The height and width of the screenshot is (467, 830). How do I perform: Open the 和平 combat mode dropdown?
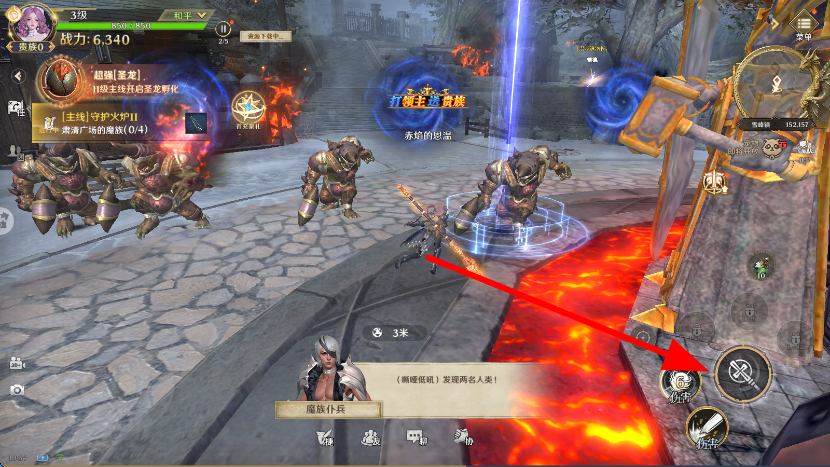[x=188, y=16]
